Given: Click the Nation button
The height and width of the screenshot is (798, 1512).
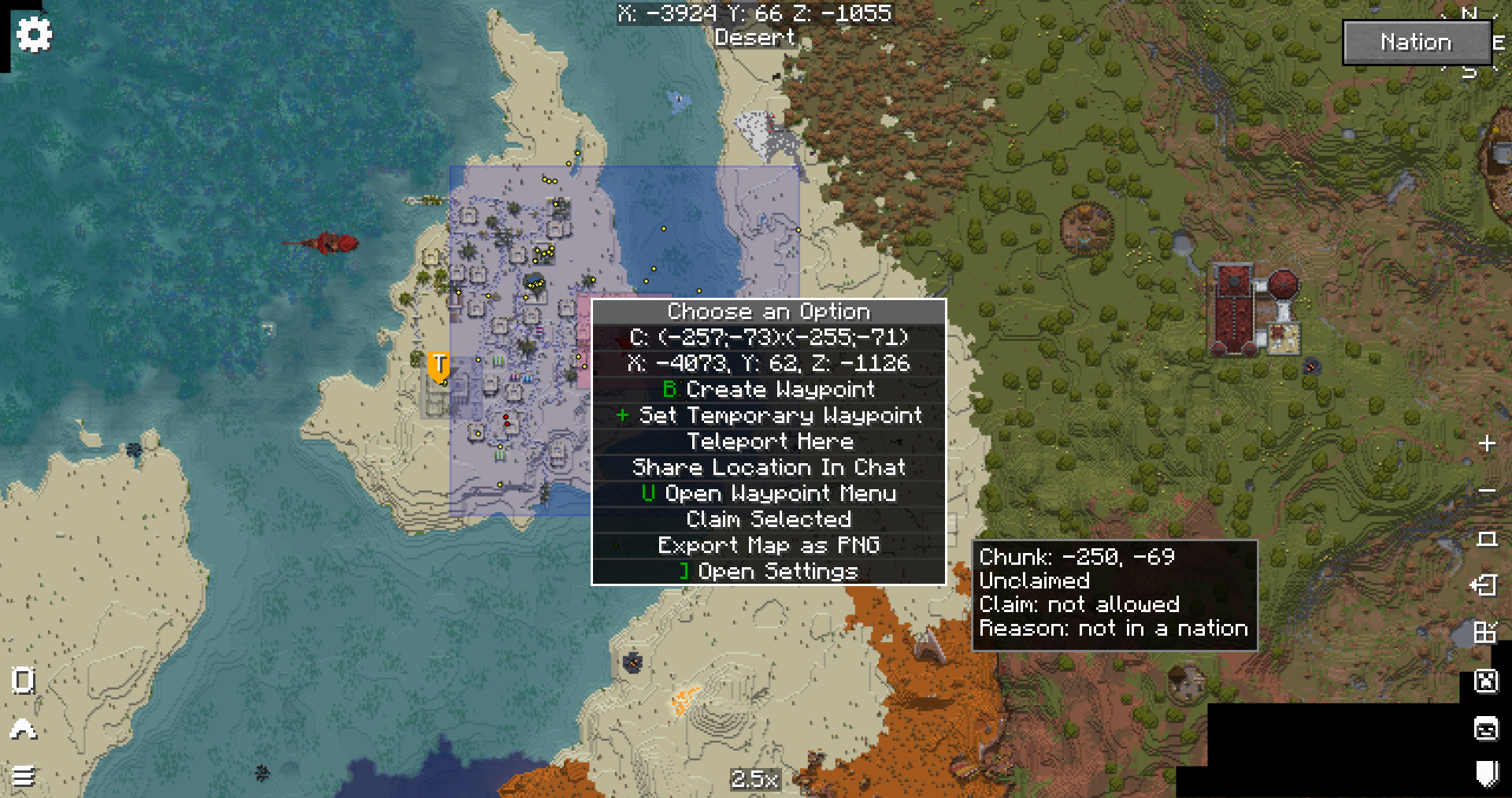Looking at the screenshot, I should (1417, 42).
